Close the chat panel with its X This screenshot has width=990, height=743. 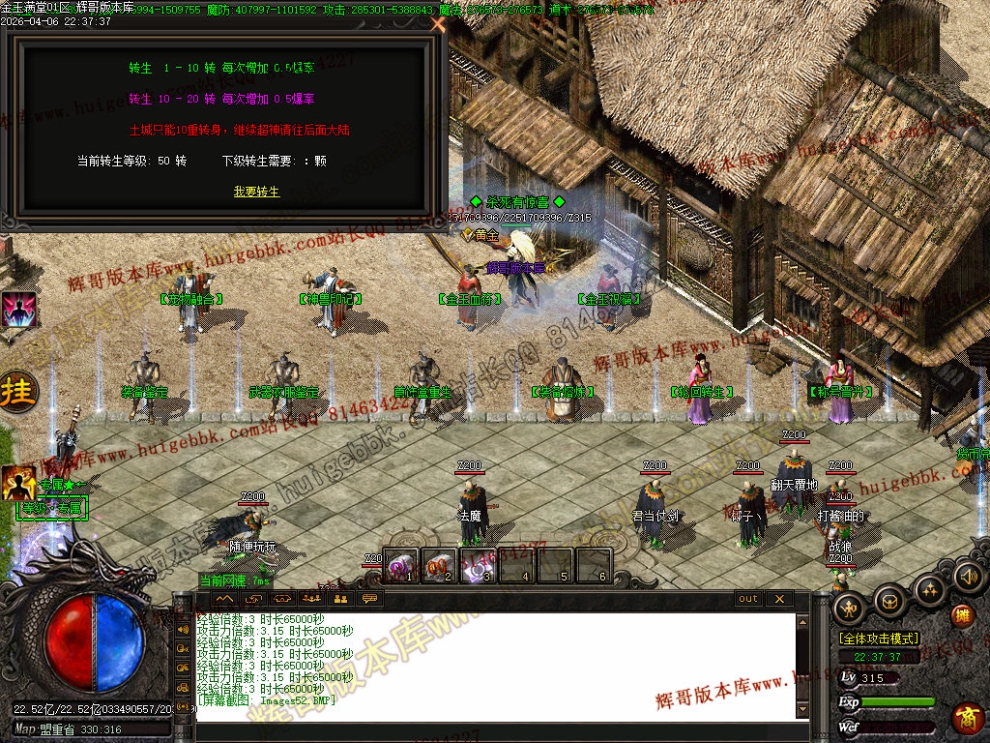pyautogui.click(x=779, y=599)
